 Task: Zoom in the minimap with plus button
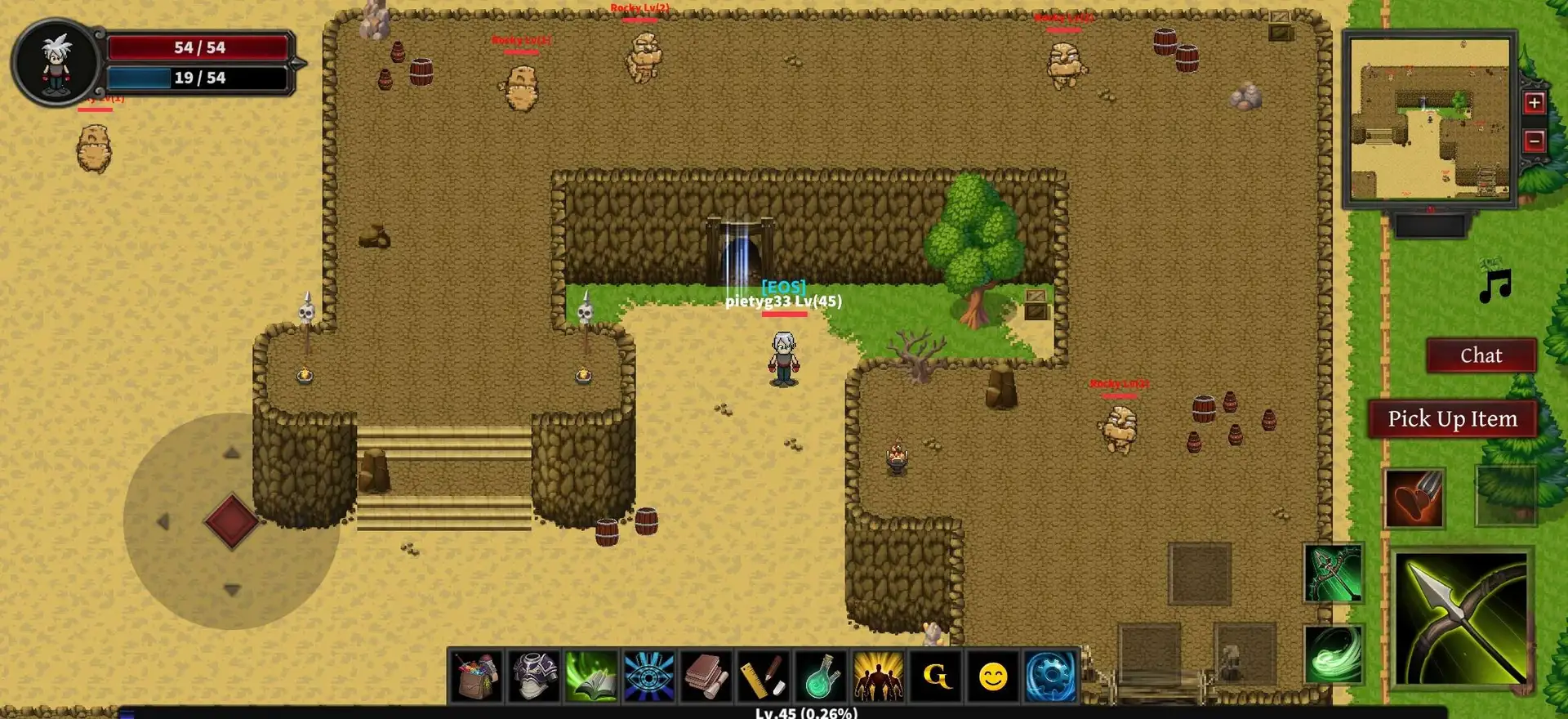click(x=1534, y=103)
